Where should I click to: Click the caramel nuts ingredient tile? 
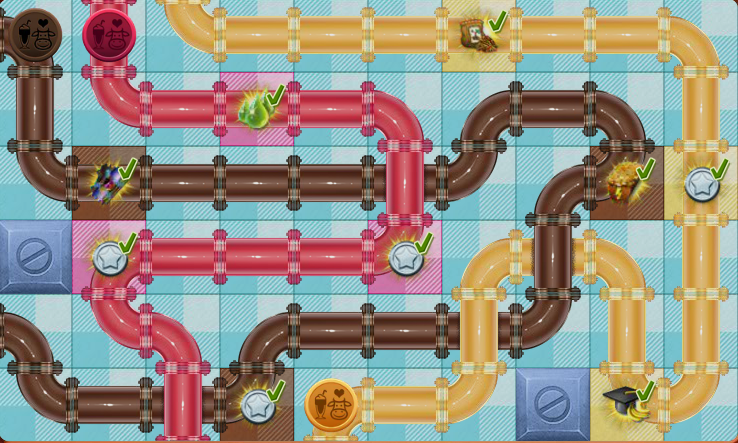tap(625, 183)
